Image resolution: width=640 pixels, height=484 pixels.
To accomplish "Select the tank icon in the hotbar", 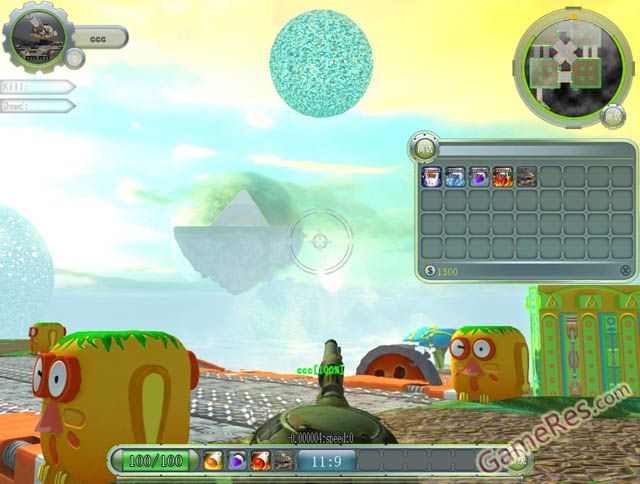I will pos(285,461).
